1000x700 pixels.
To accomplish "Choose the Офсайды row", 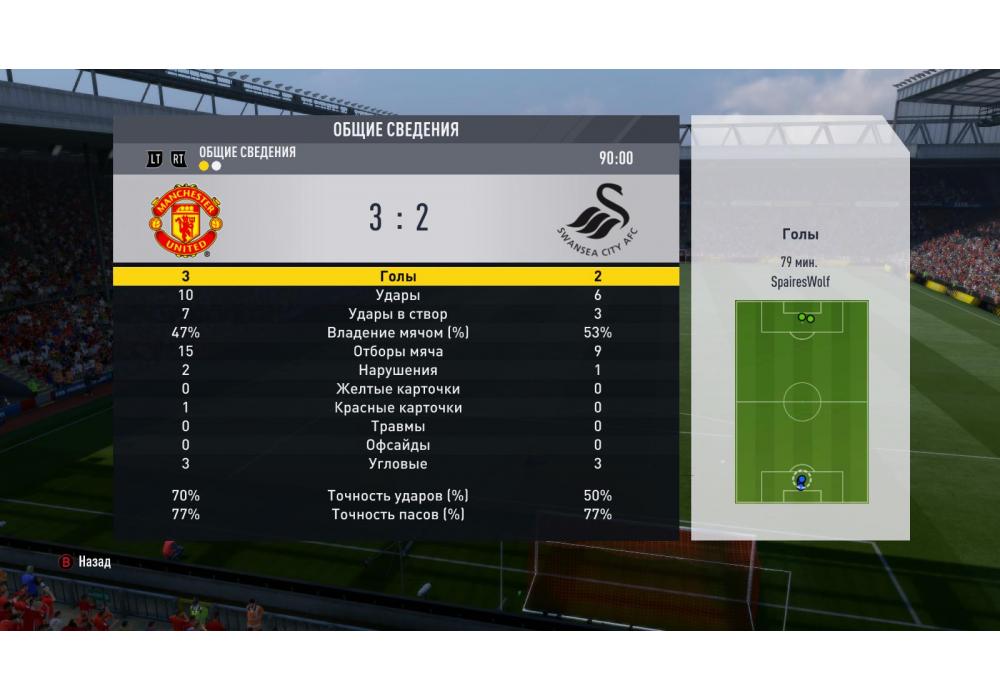I will point(397,445).
